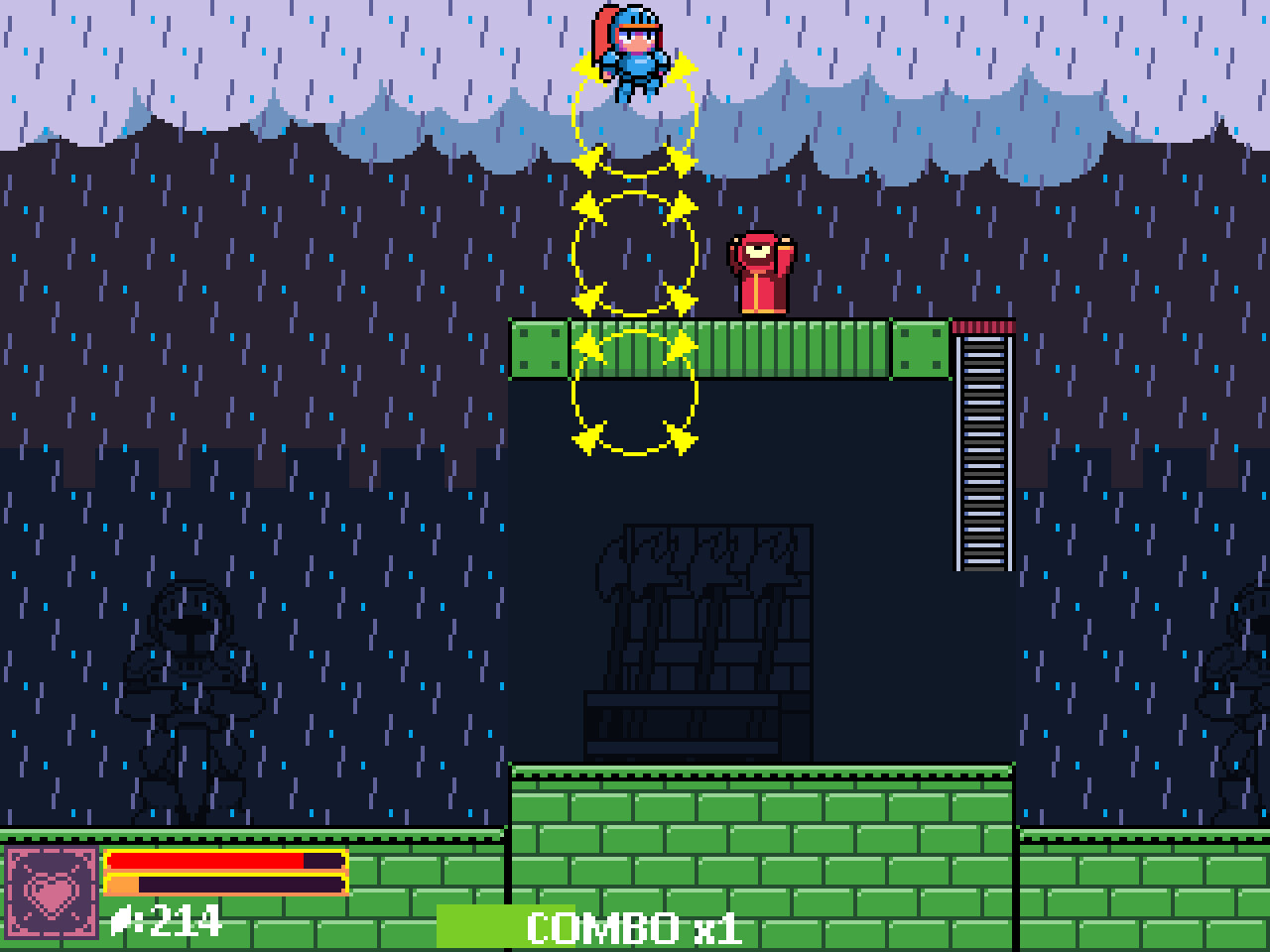Viewport: 1270px width, 952px height.
Task: Click the heart emblem panel in HUD corner
Action: tap(52, 894)
